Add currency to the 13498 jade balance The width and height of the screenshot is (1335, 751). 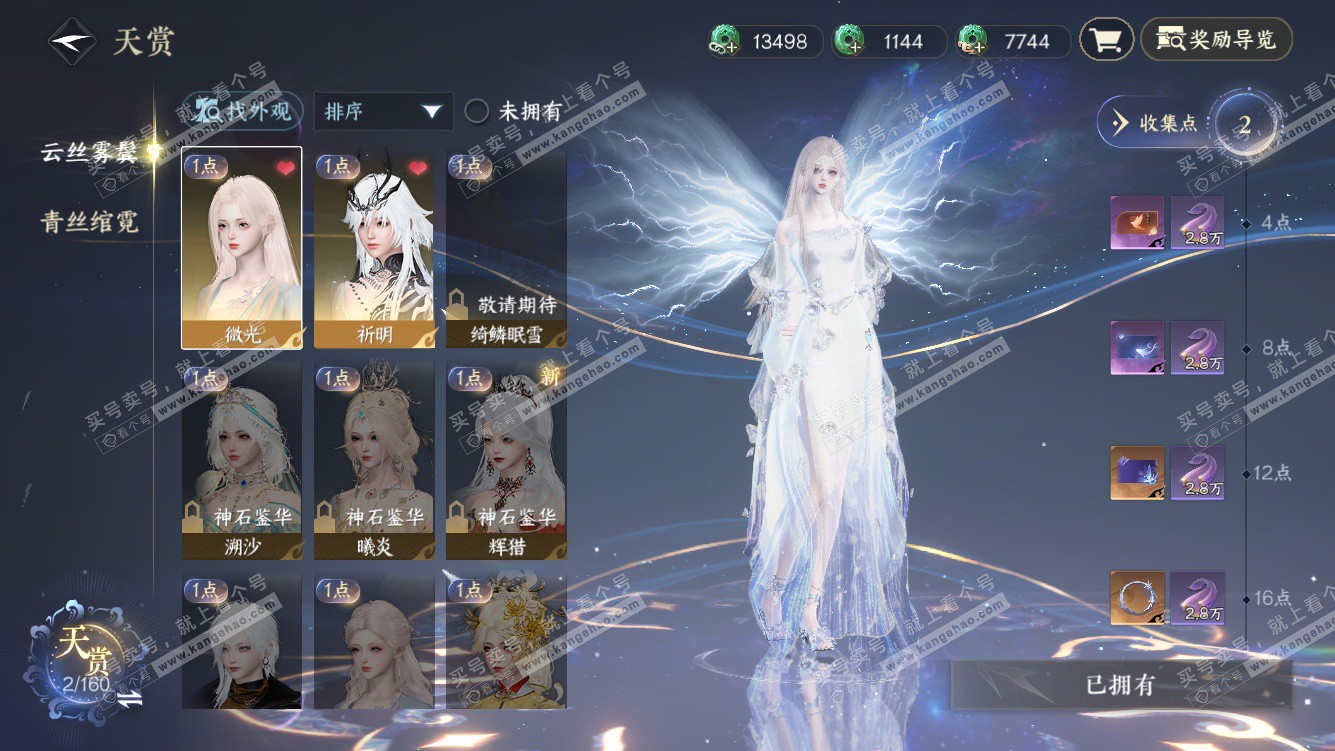[x=723, y=42]
